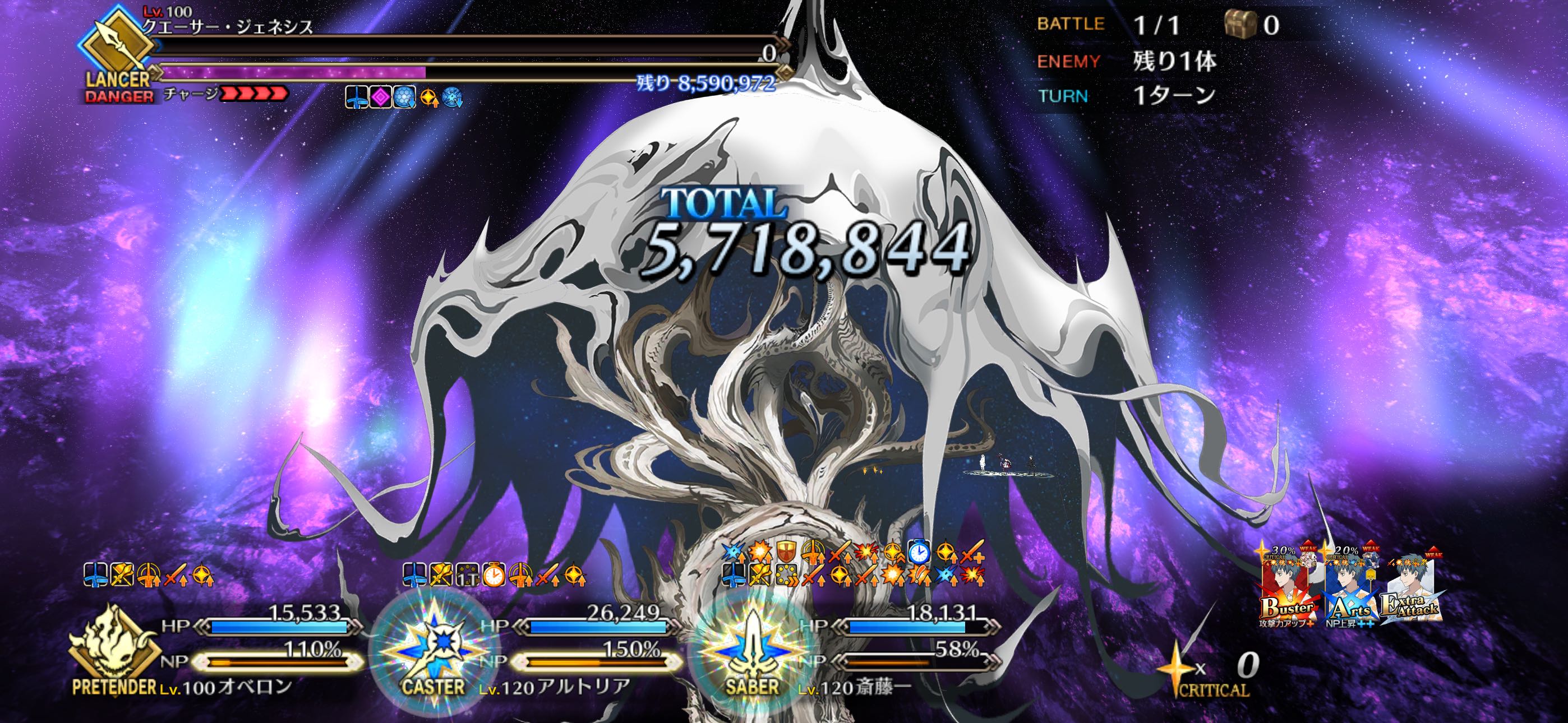Select the Extra Attack card
1568x723 pixels.
(x=1410, y=590)
